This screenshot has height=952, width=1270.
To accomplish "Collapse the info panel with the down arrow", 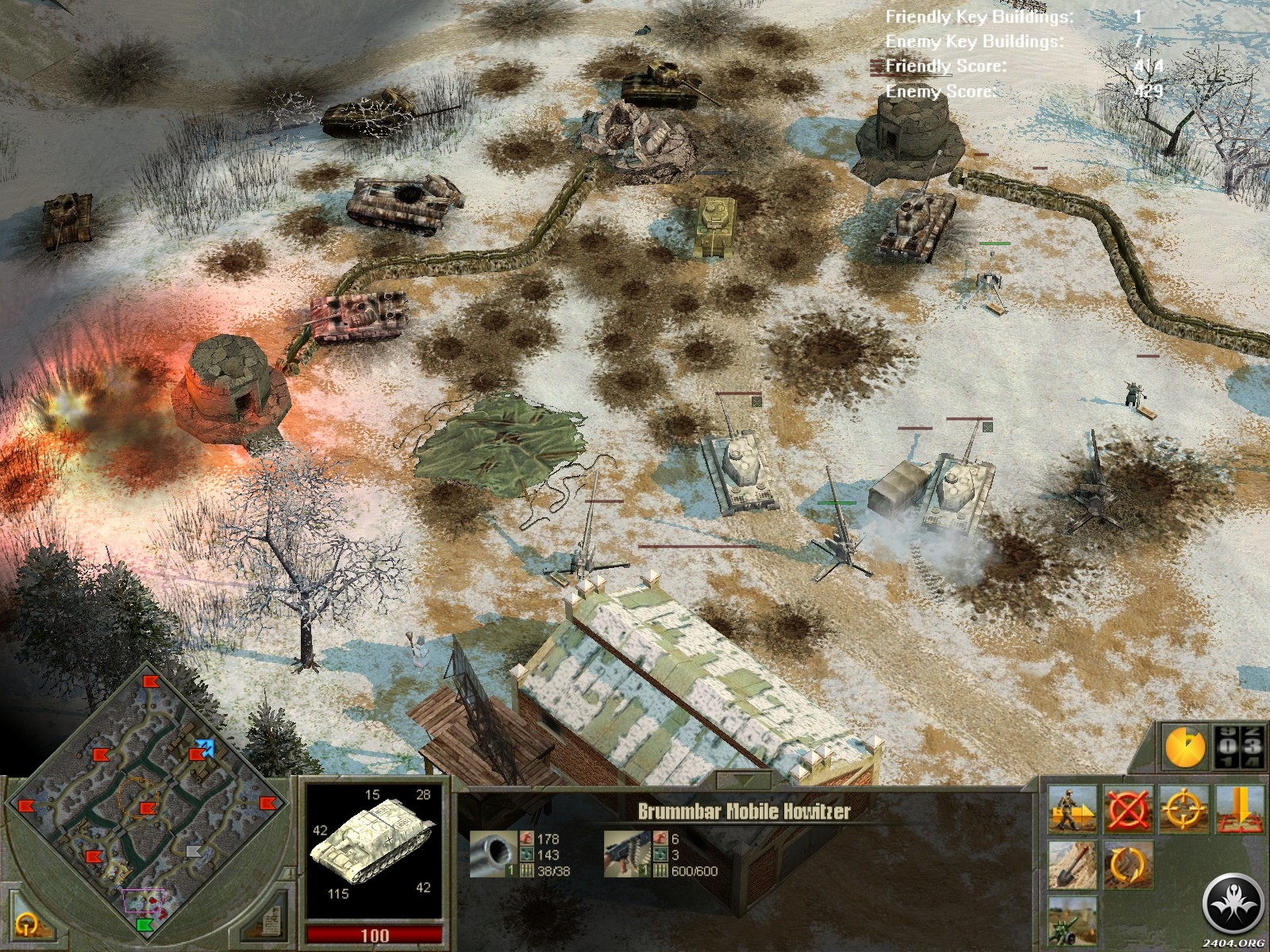I will click(743, 780).
